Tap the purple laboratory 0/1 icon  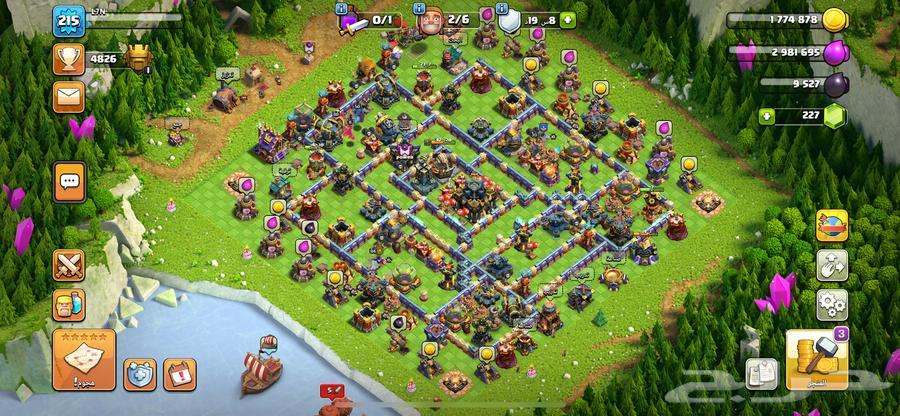coord(352,20)
